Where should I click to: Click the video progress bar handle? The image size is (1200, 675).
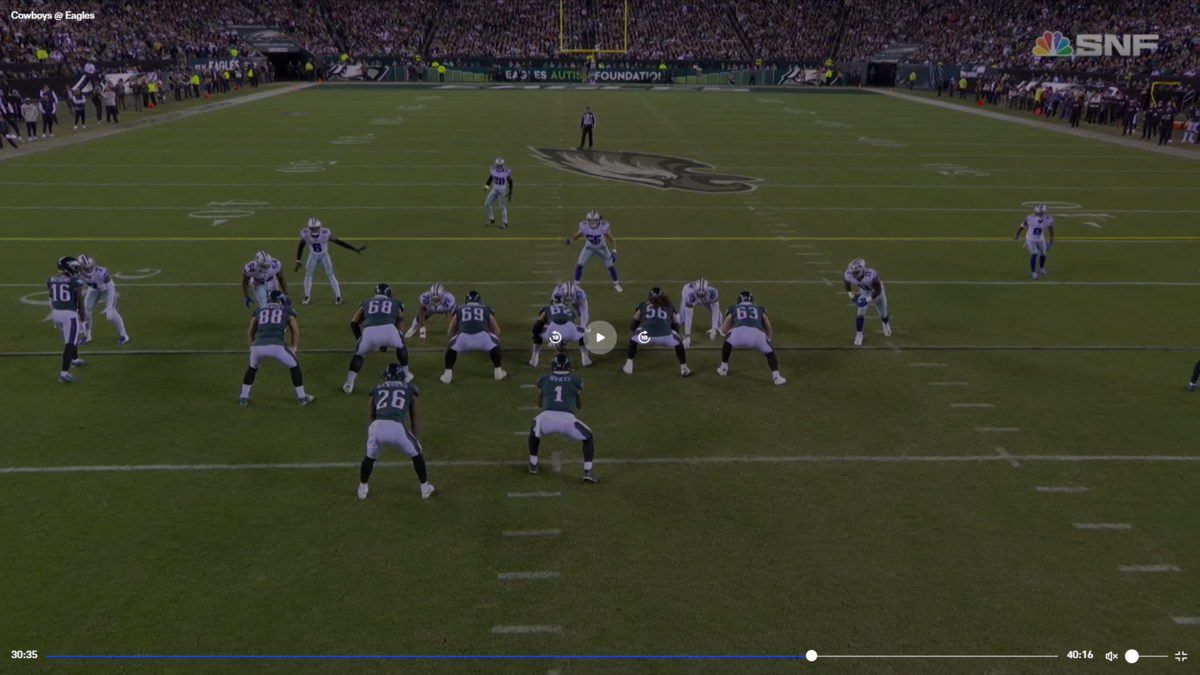click(811, 656)
